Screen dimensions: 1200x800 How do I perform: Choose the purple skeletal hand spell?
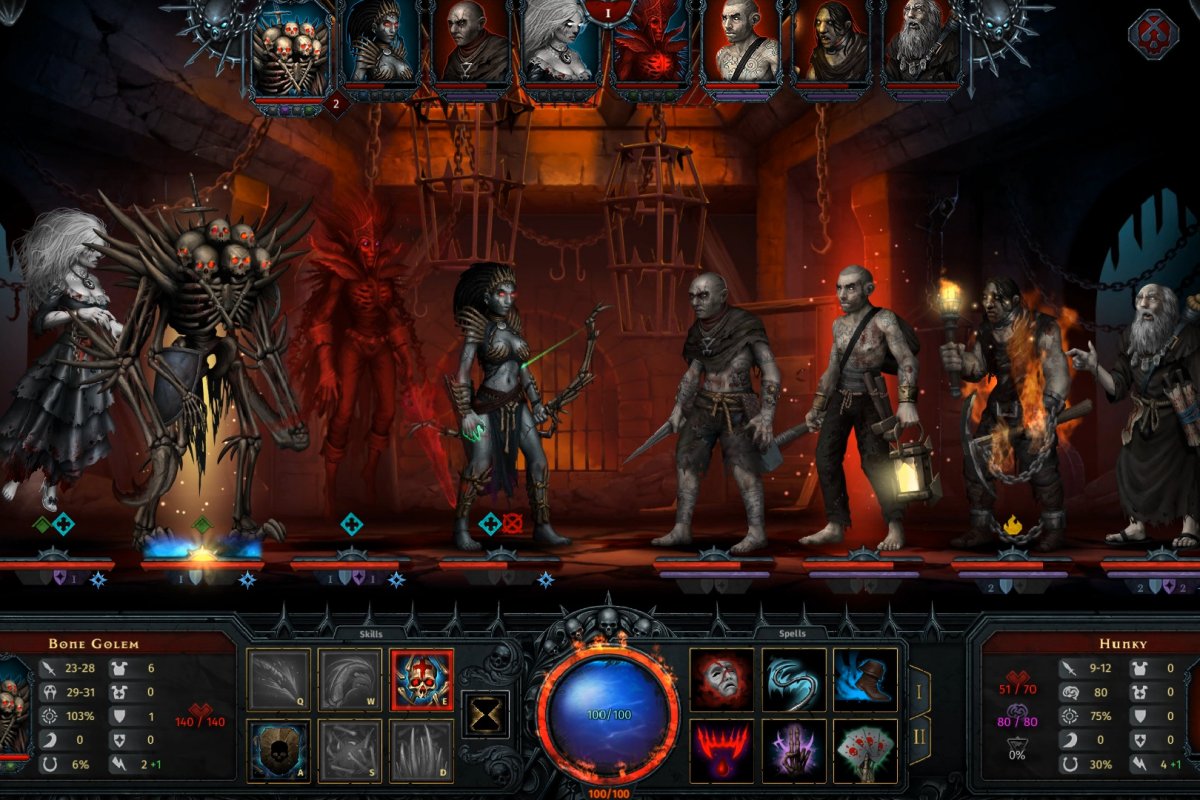pos(794,750)
